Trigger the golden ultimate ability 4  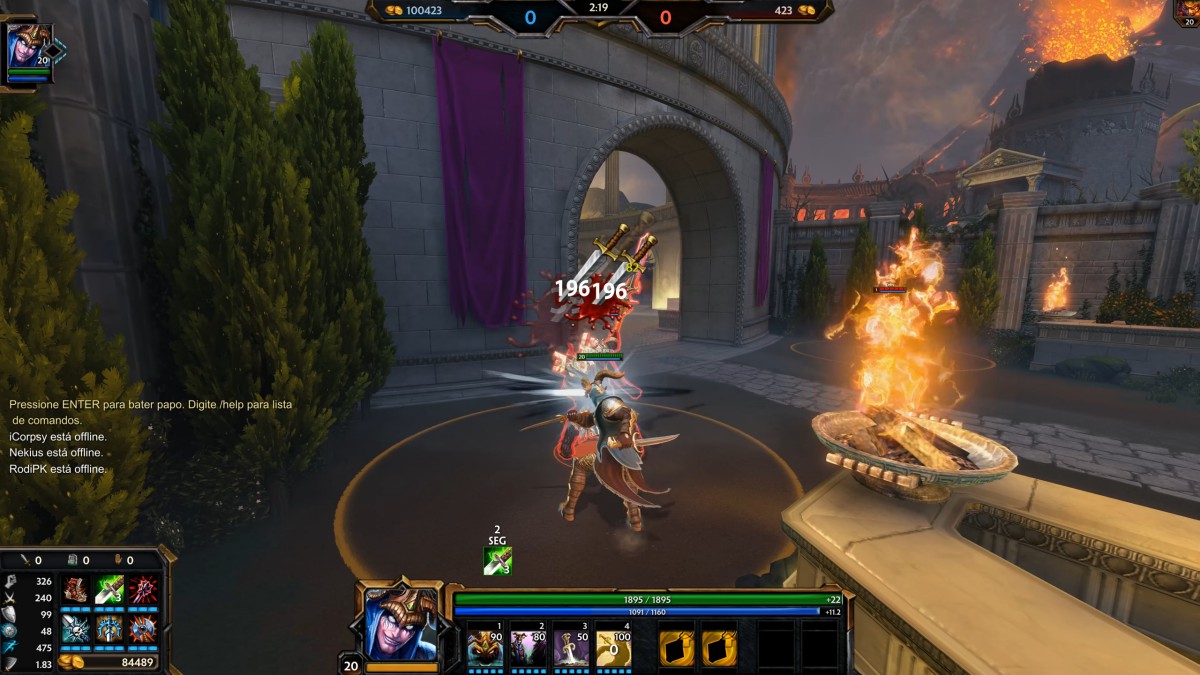pyautogui.click(x=613, y=647)
